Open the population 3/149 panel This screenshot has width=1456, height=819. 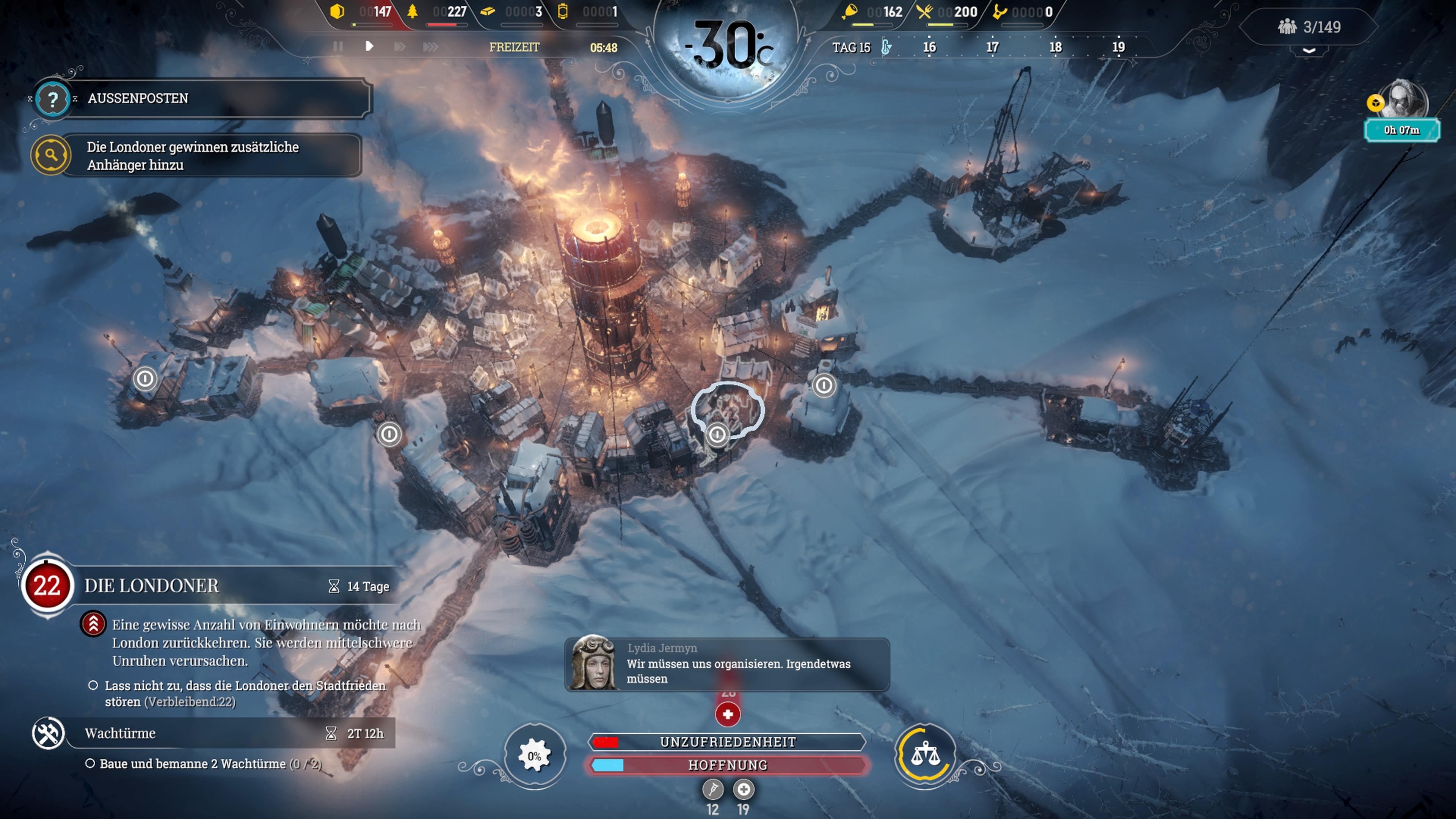[x=1309, y=27]
